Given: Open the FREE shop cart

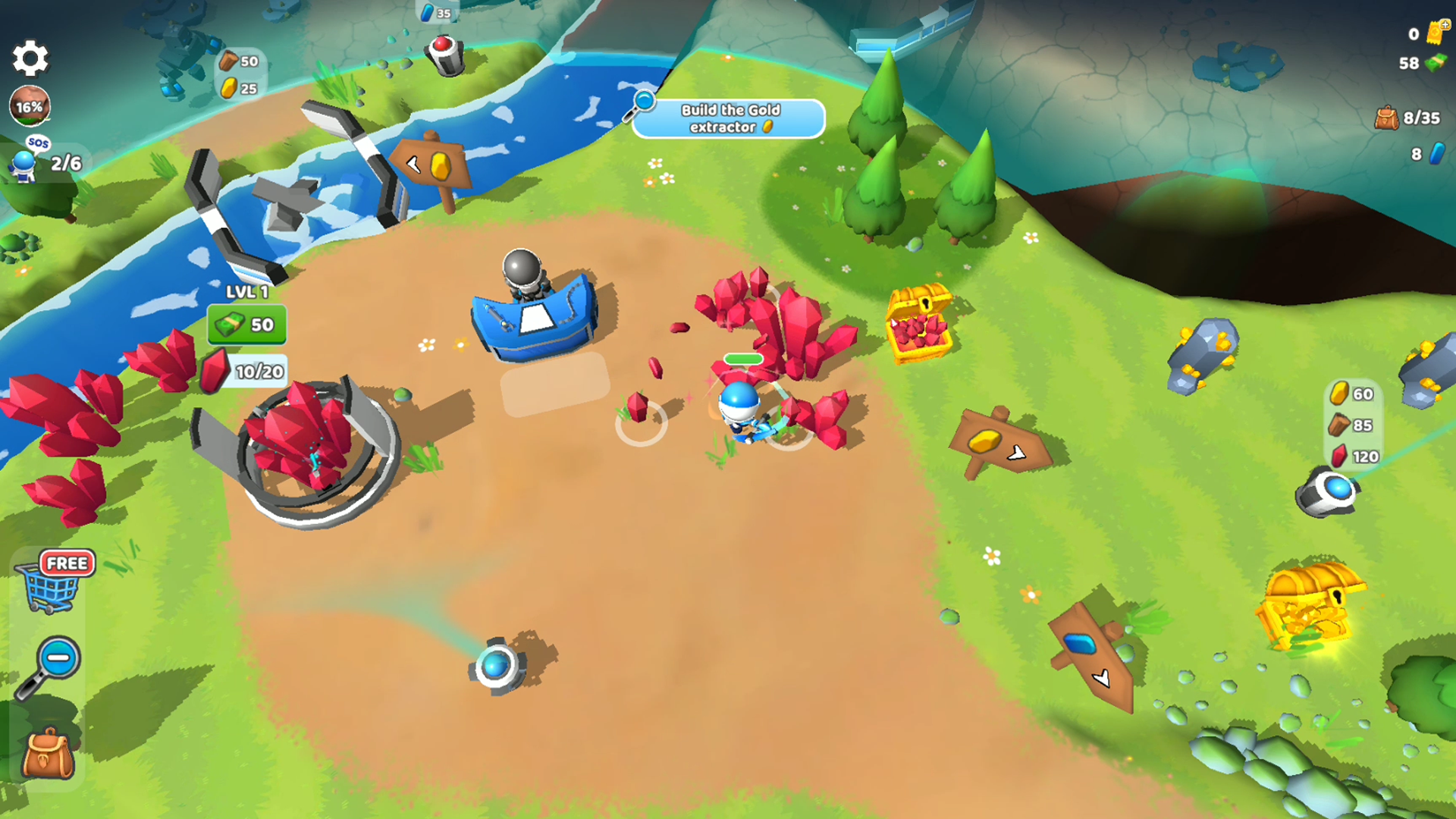Looking at the screenshot, I should (x=55, y=582).
